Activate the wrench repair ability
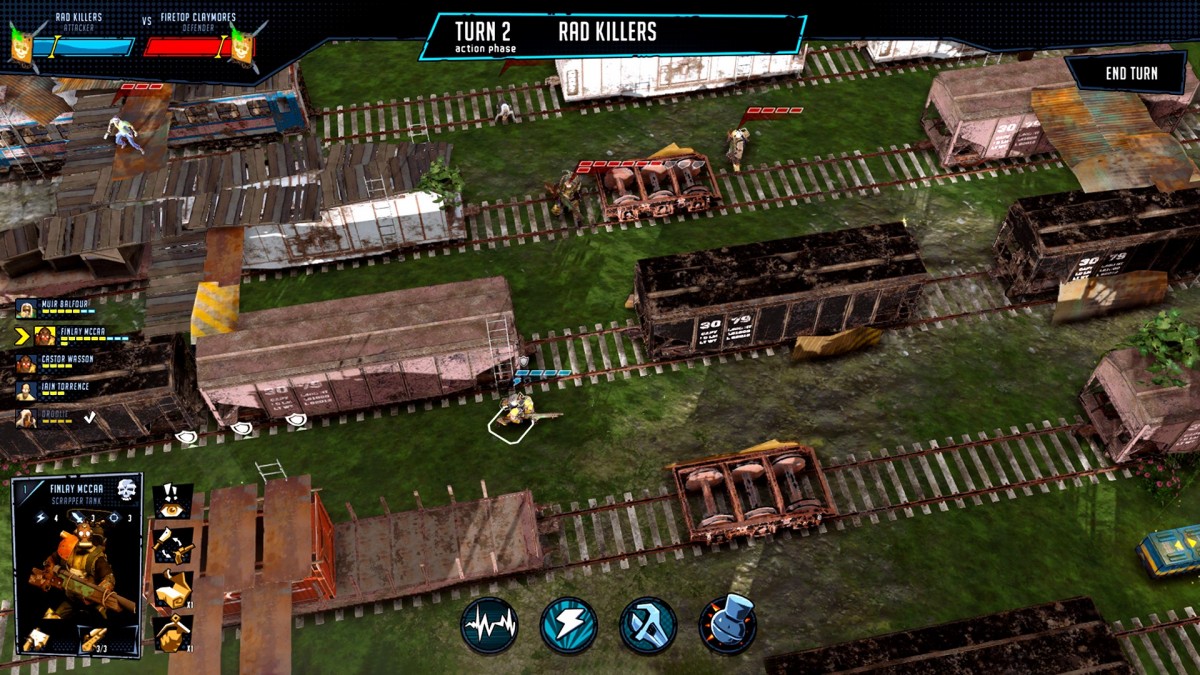1200x675 pixels. click(x=648, y=625)
